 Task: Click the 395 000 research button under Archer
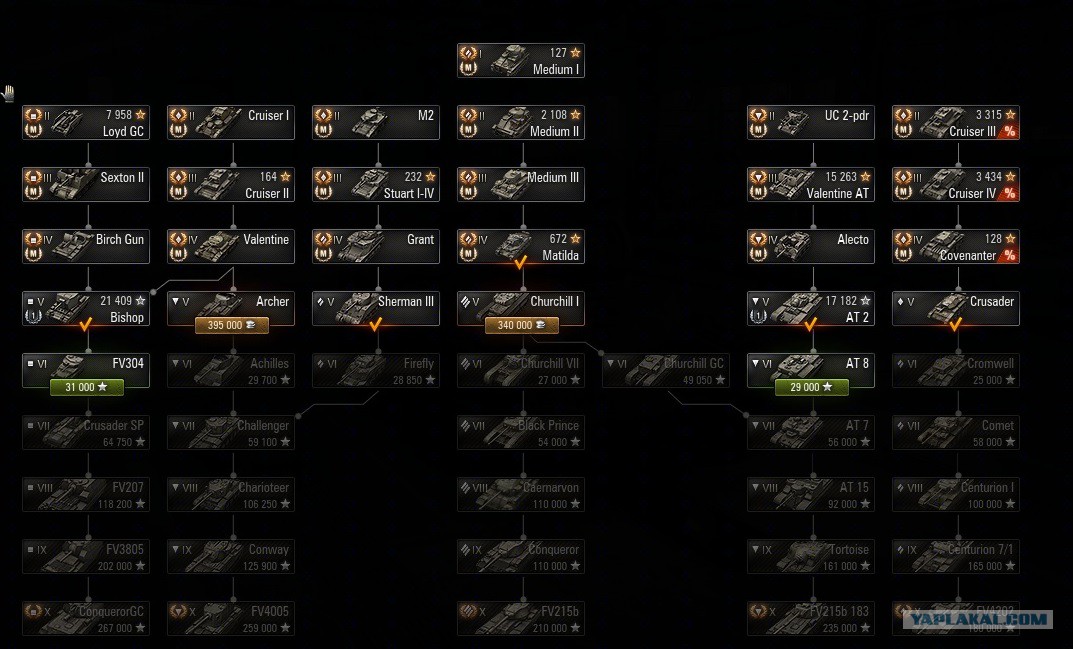[231, 325]
